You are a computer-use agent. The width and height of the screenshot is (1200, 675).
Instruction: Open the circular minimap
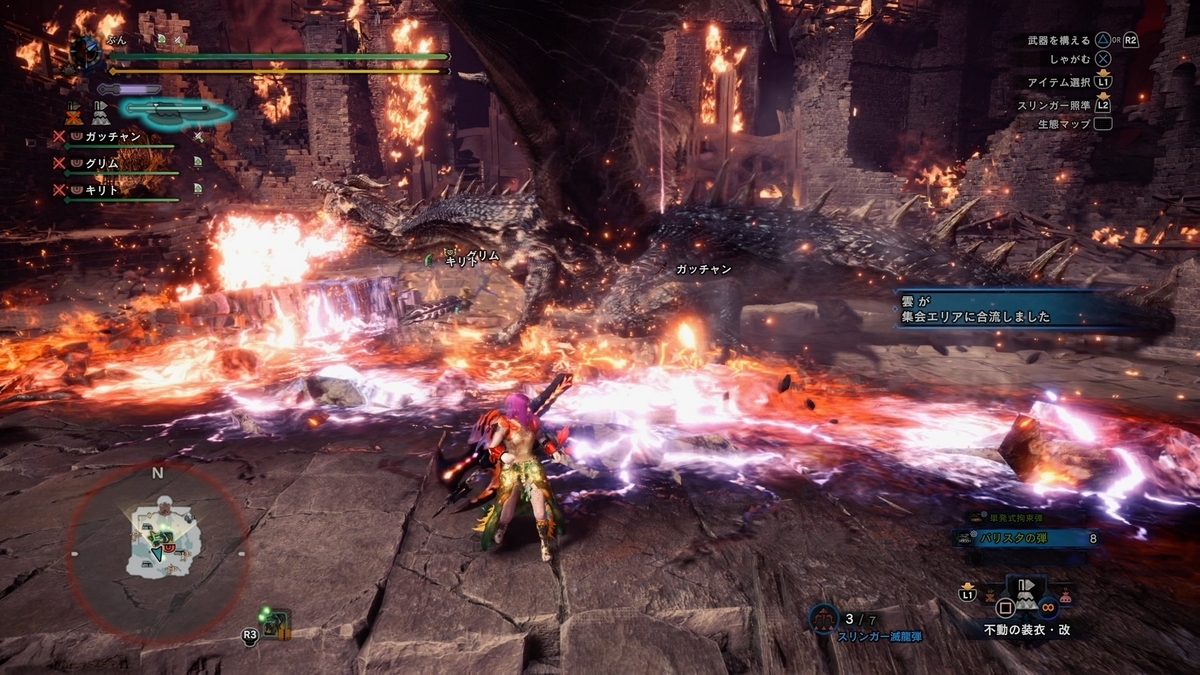point(157,552)
